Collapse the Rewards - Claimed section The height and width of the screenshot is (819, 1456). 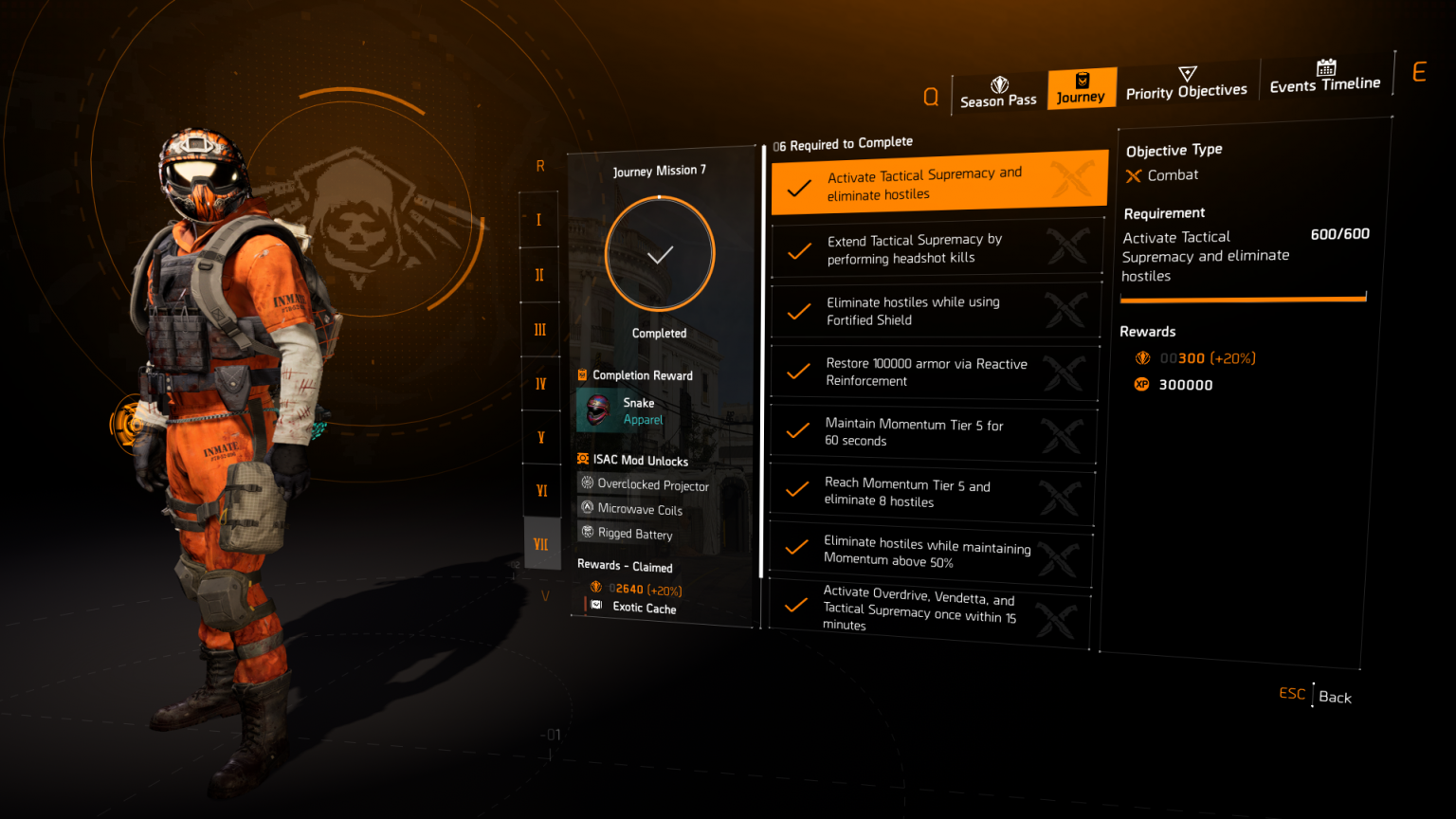625,566
